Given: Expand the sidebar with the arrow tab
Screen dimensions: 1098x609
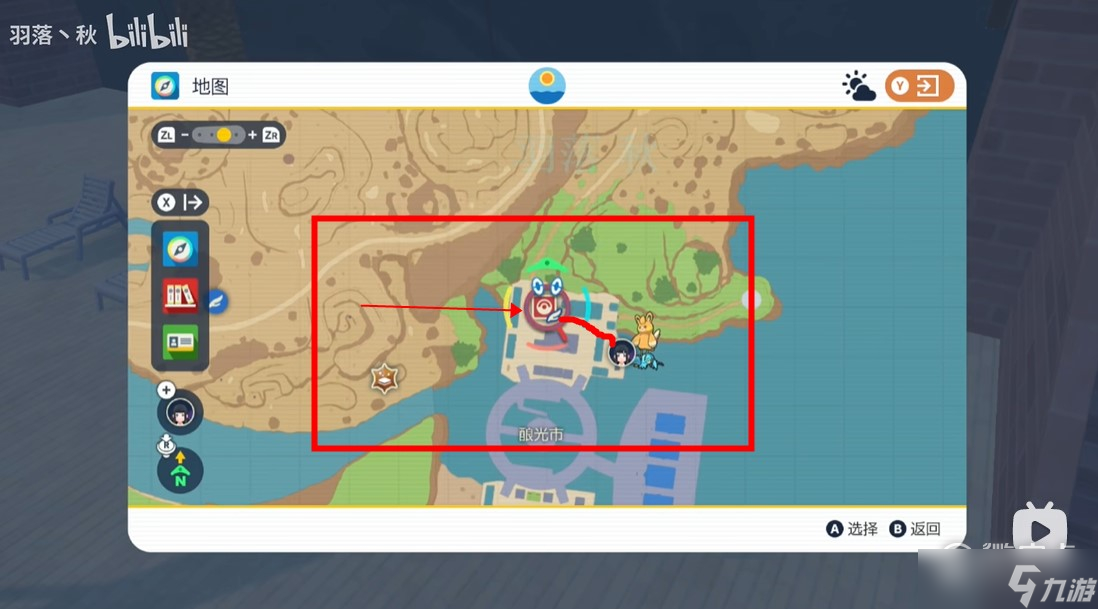Looking at the screenshot, I should point(180,203).
